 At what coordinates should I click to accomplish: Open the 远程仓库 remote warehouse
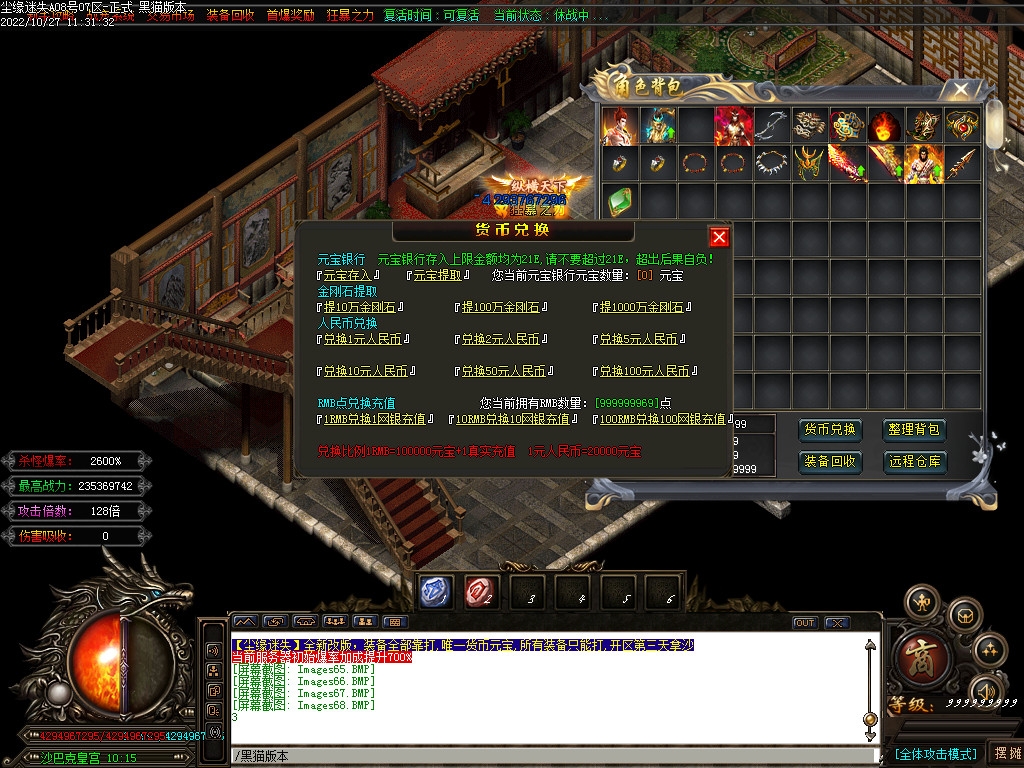click(914, 461)
